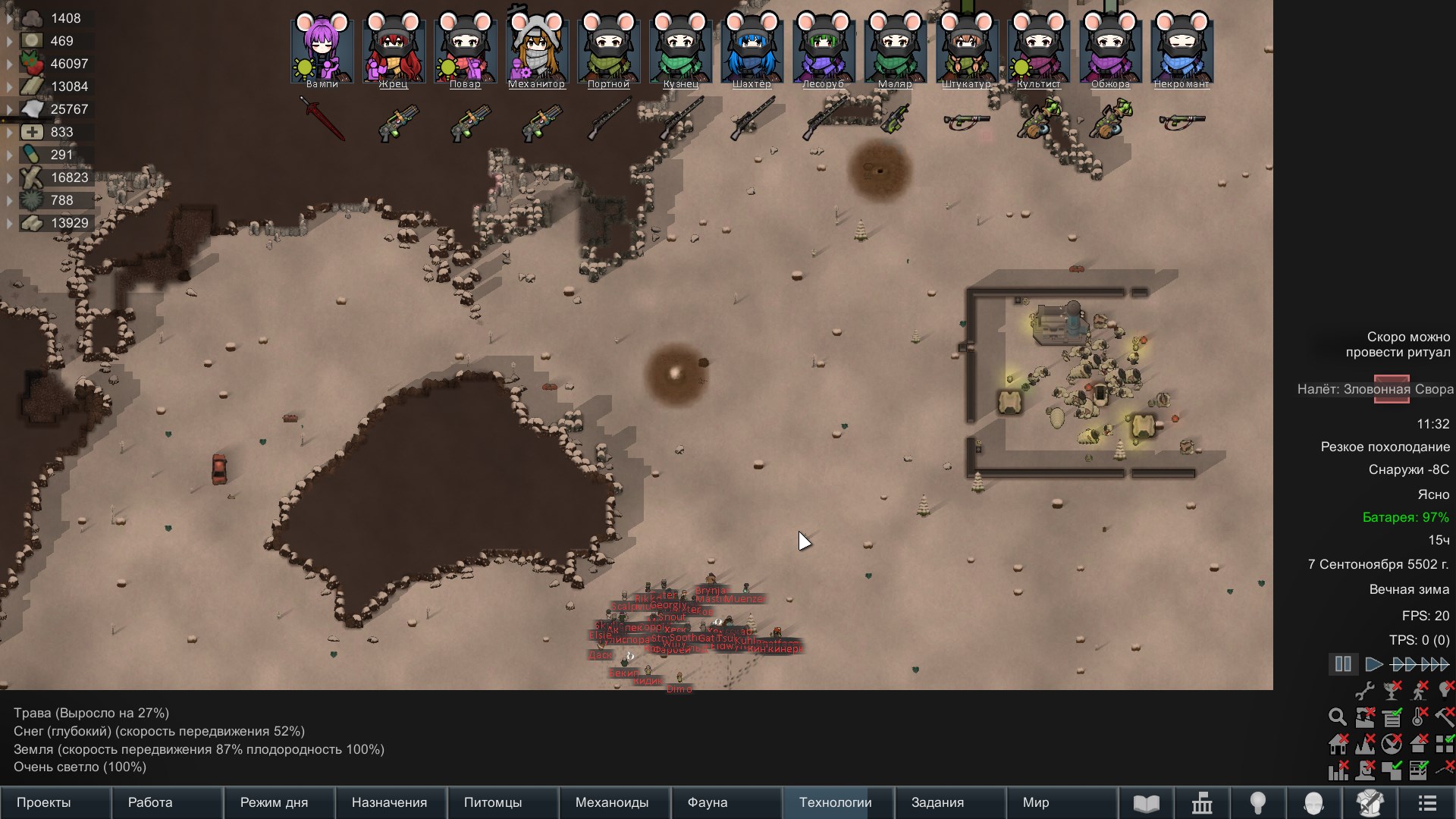Show the Питомцы animals tab
This screenshot has height=819, width=1456.
click(493, 802)
